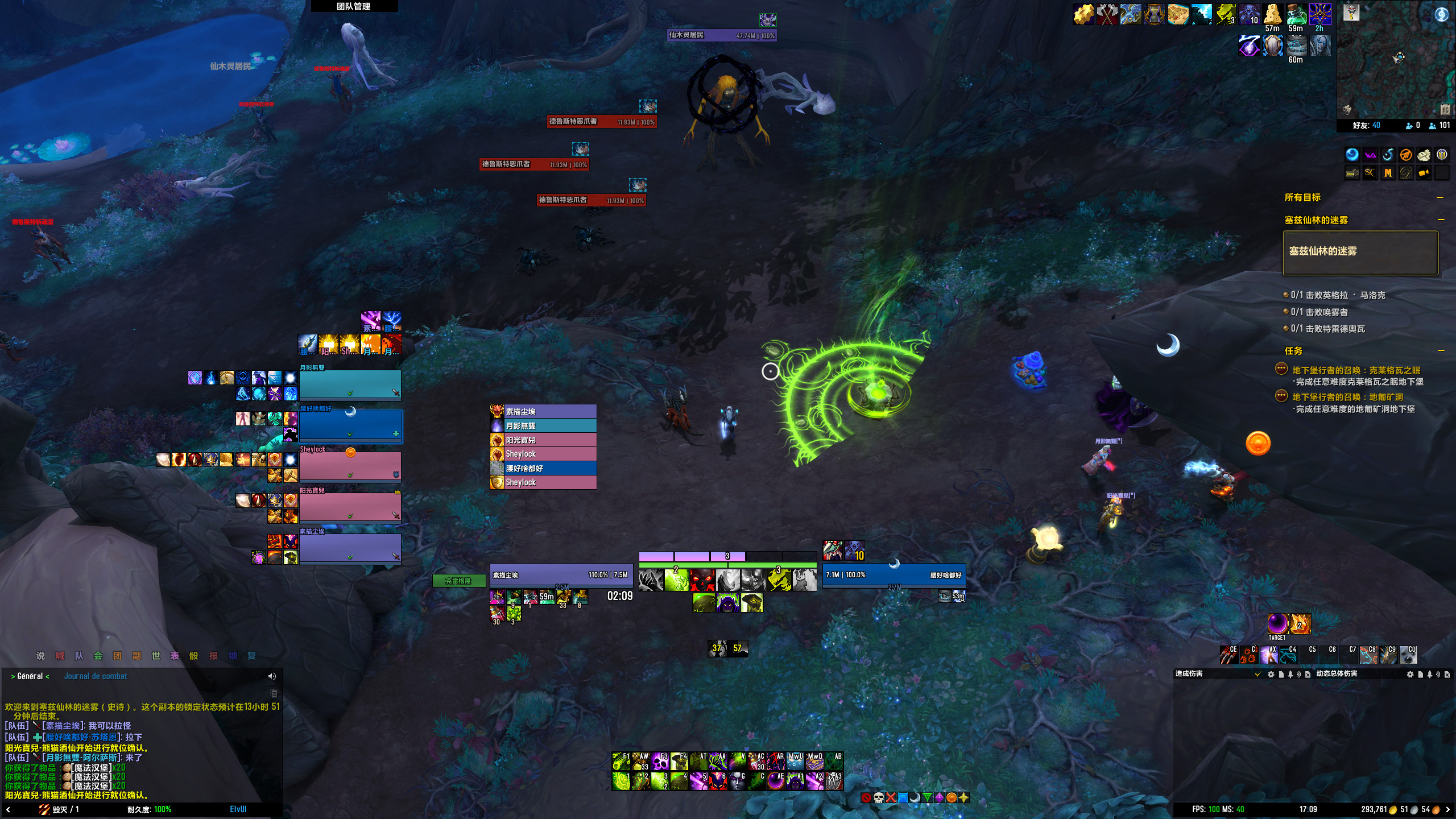Open the 塞兹仙林的迷雾 dungeon objective block

(1360, 253)
